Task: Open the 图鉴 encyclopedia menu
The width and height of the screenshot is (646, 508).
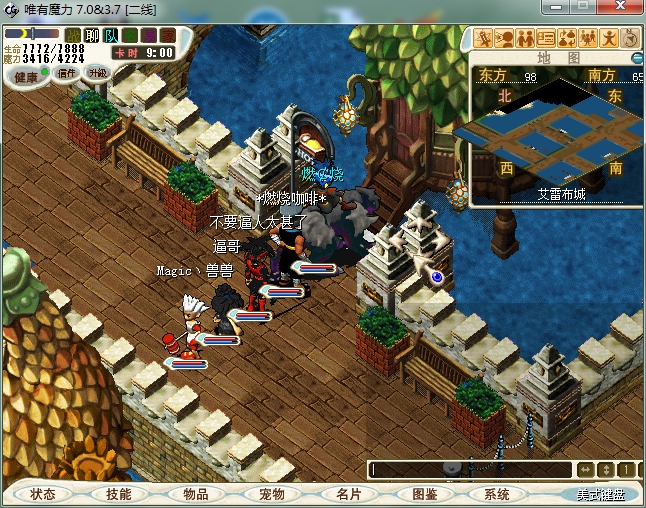Action: [x=425, y=494]
